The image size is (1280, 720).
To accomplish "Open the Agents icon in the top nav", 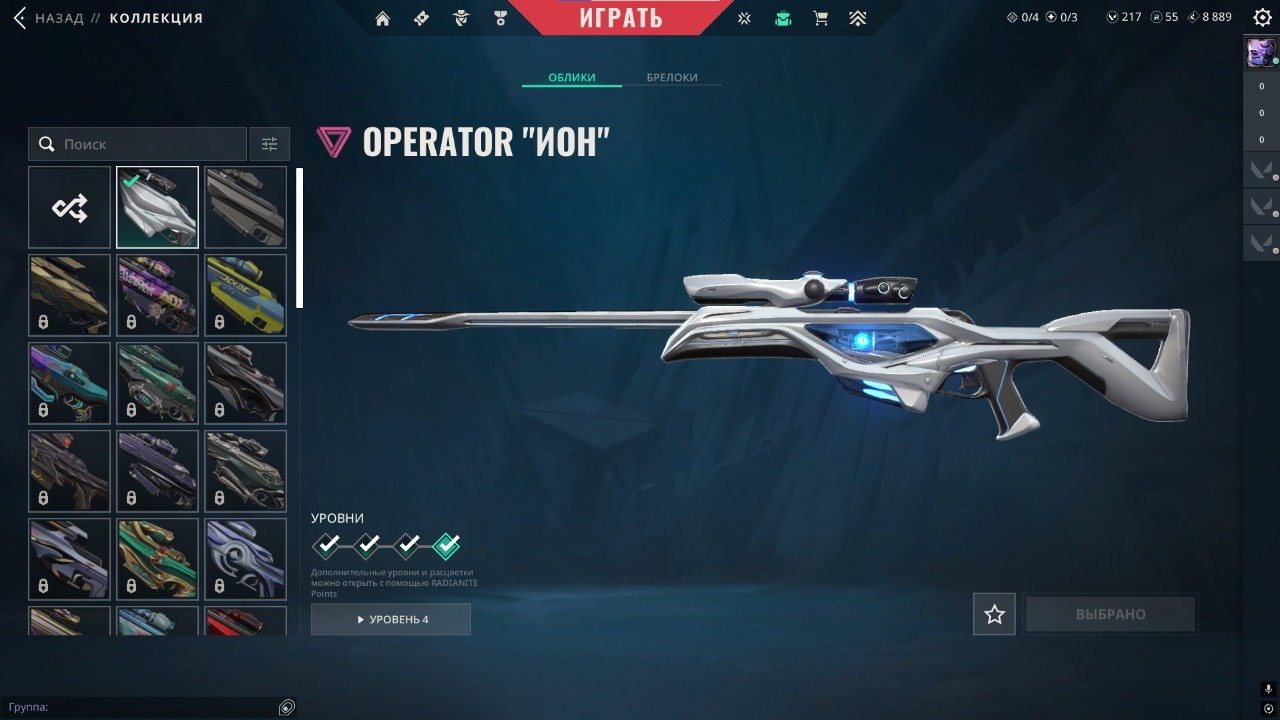I will (x=460, y=18).
